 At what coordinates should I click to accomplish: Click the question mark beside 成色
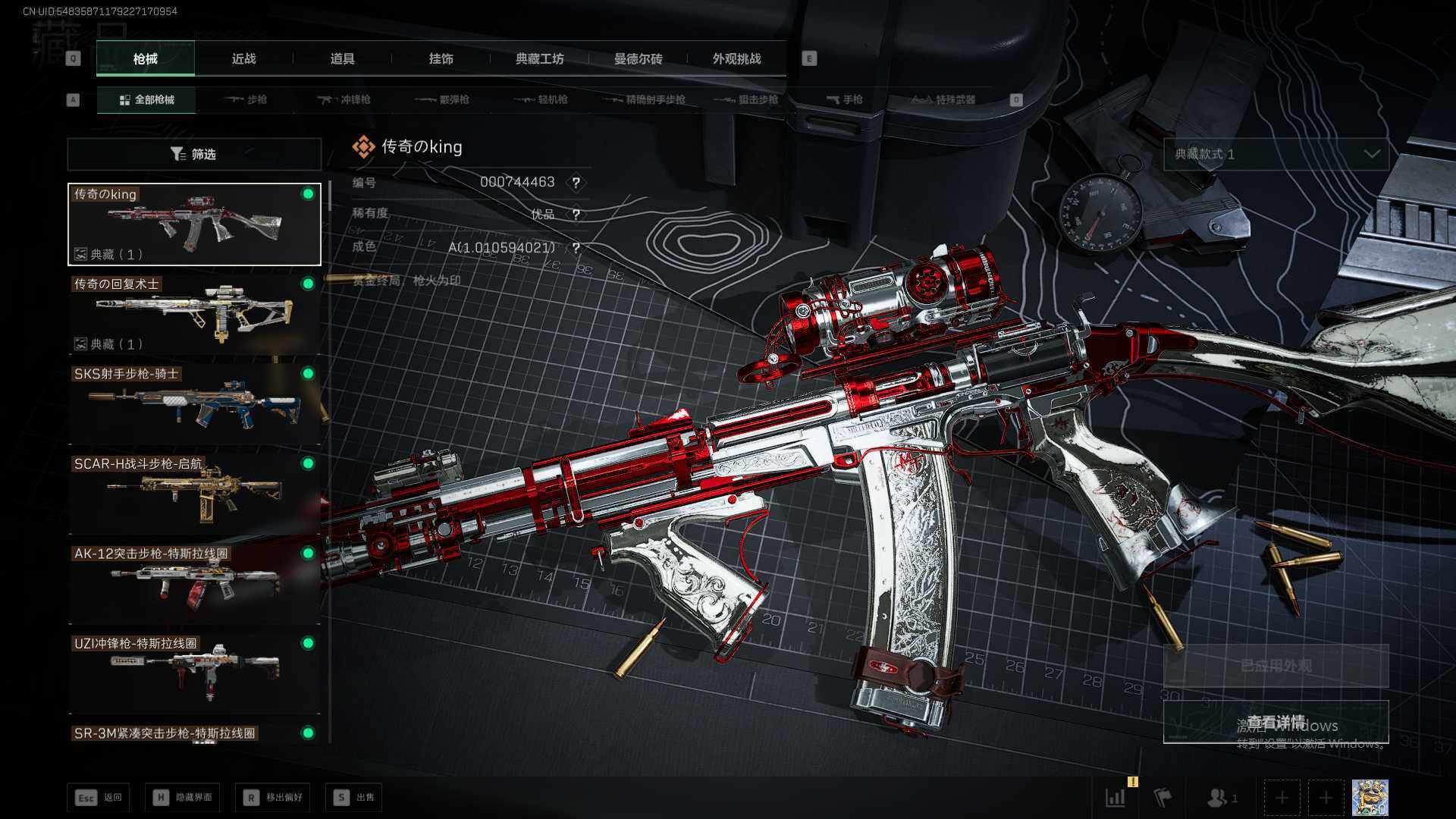(x=576, y=248)
